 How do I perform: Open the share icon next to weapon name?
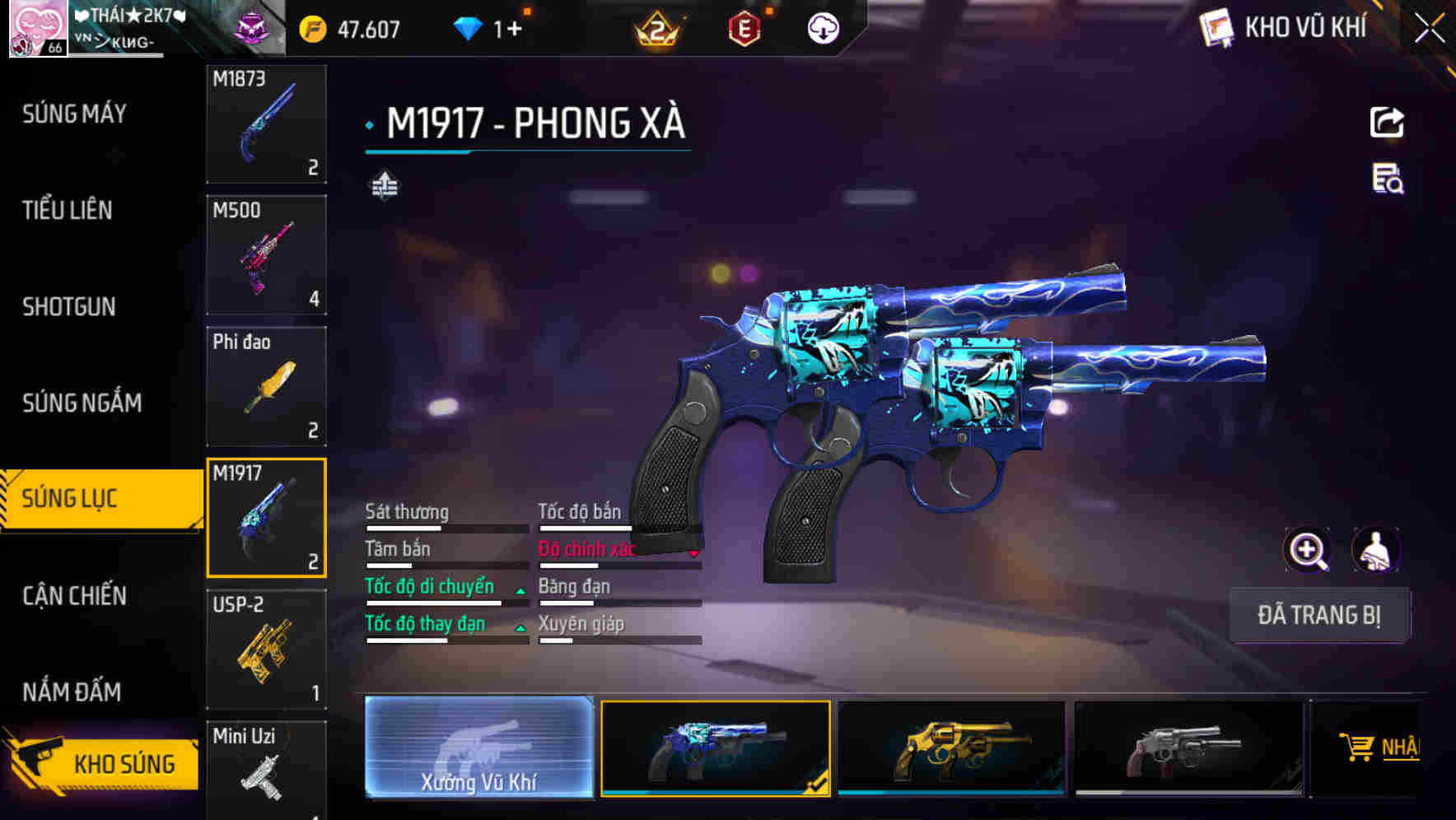coord(1387,122)
